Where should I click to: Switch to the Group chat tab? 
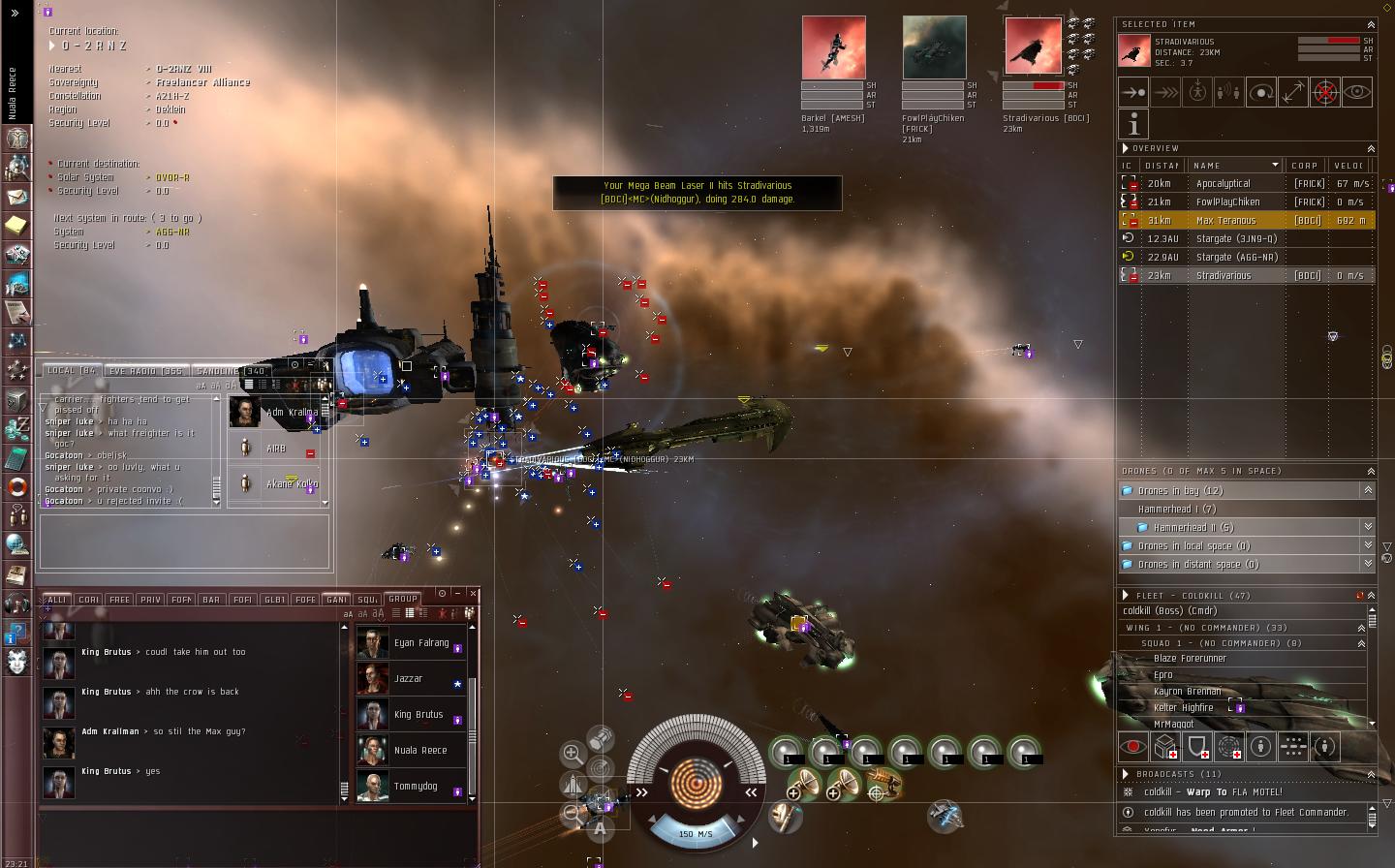click(x=403, y=599)
